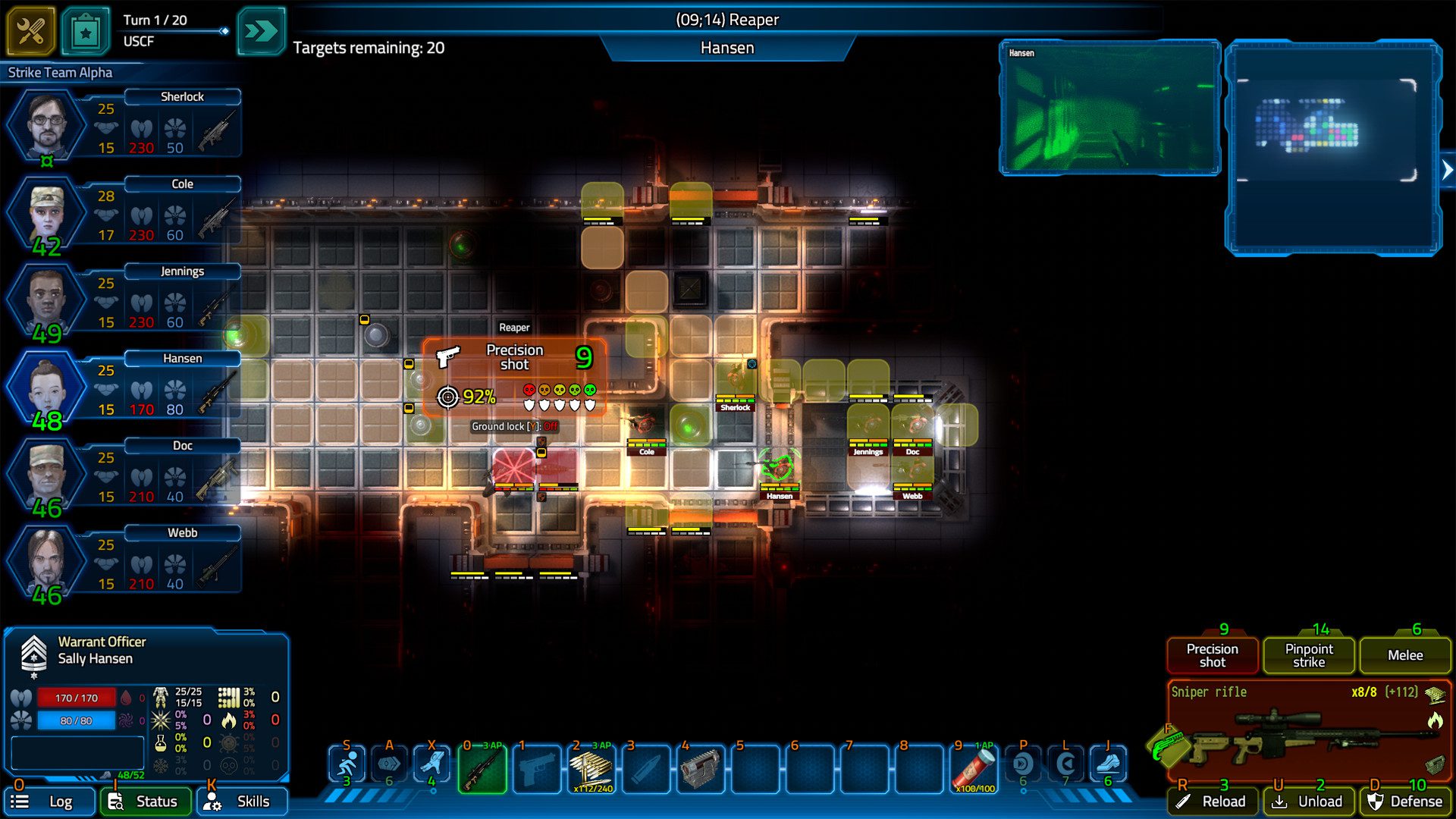Select Doc's squad portrait
The height and width of the screenshot is (819, 1456).
coord(47,474)
